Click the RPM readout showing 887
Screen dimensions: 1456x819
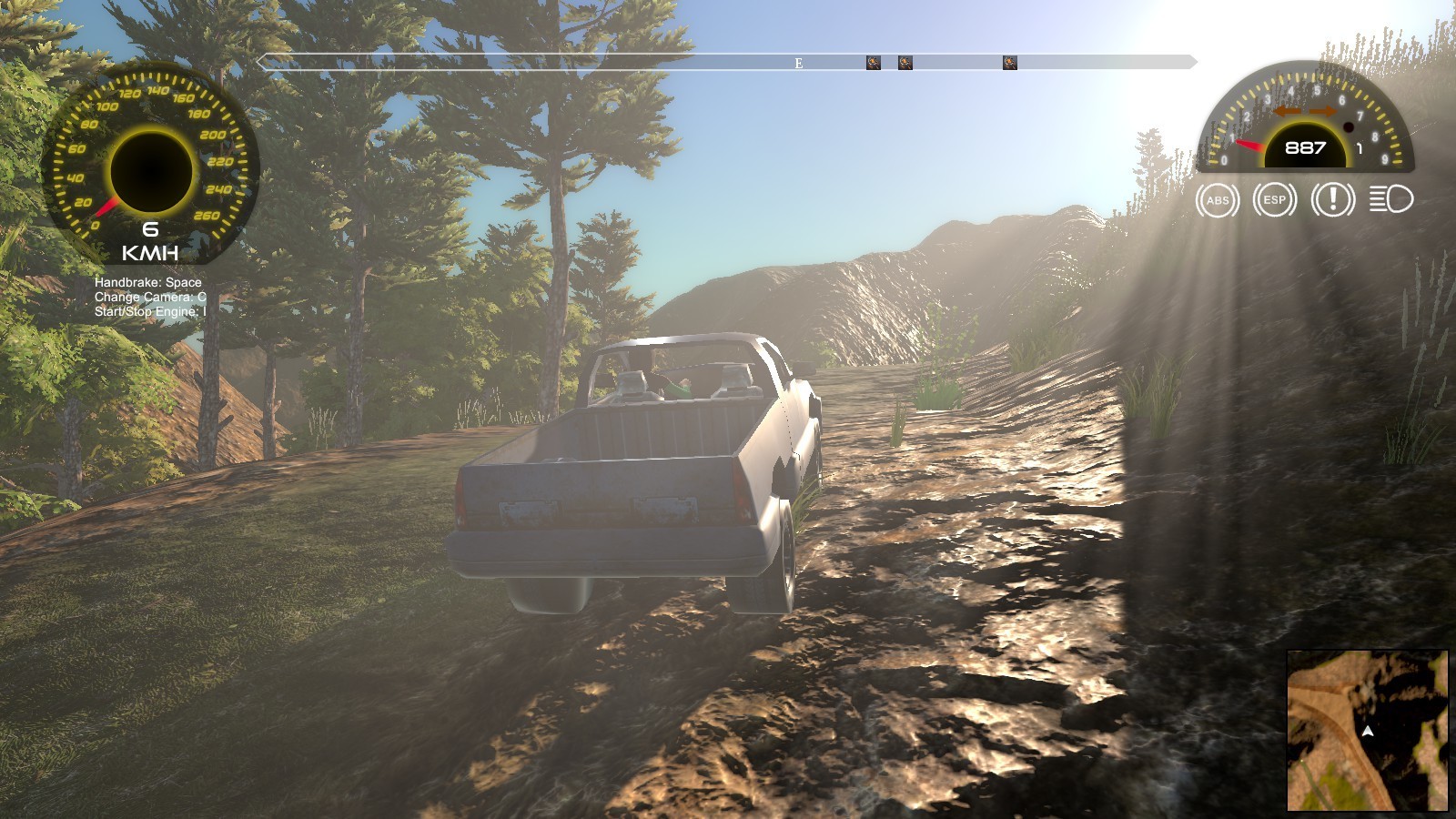point(1305,146)
